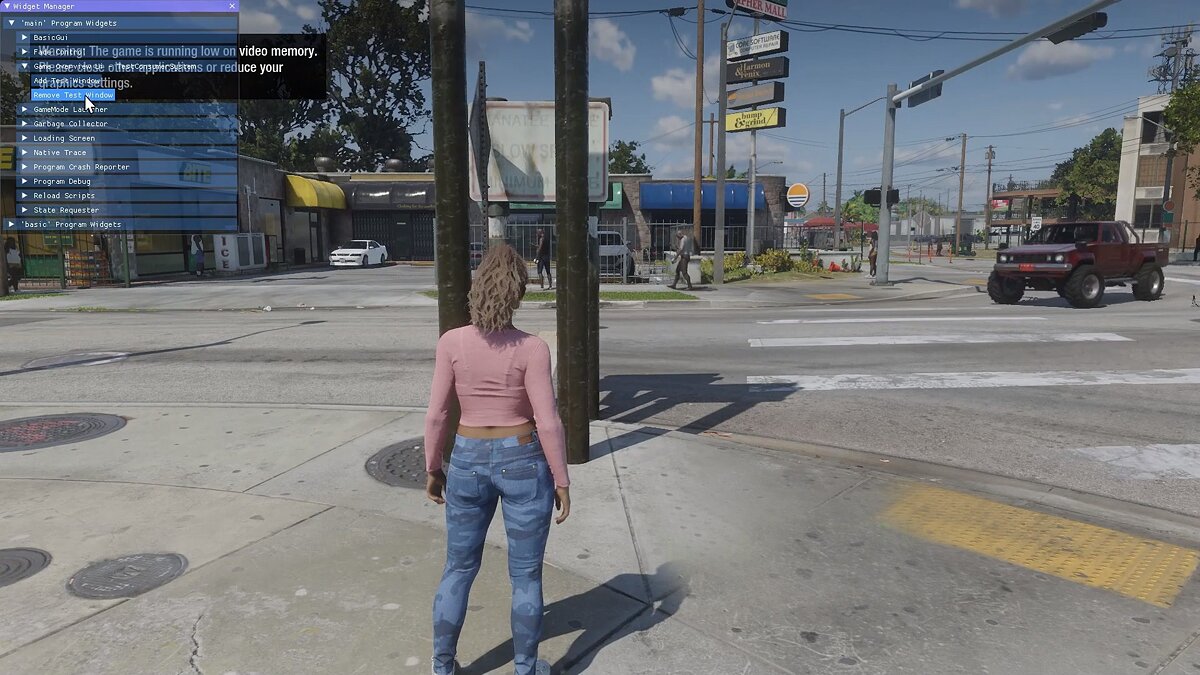
Task: Expand the Program Crash Reporter entry
Action: point(25,167)
